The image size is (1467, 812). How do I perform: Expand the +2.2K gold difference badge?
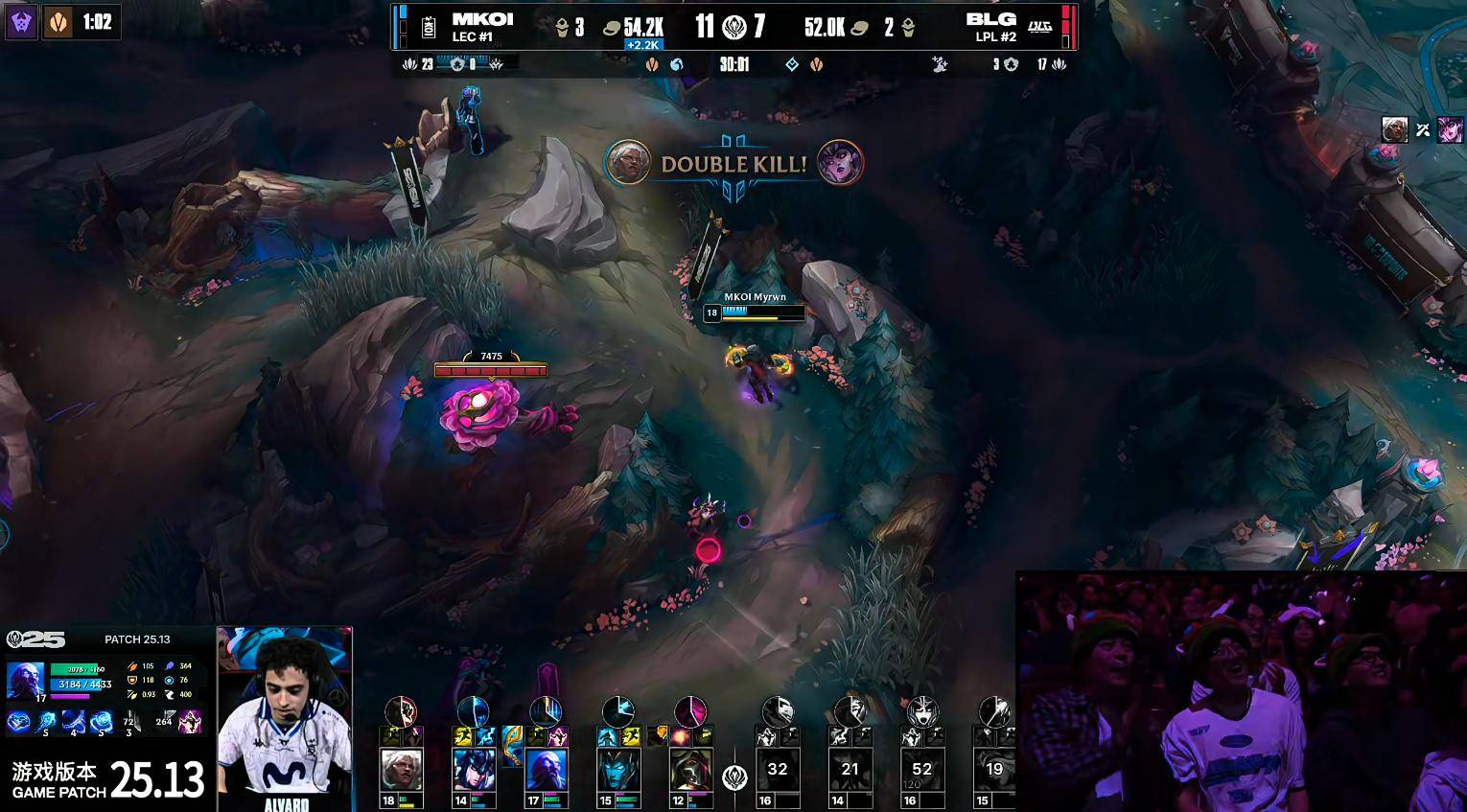[642, 44]
